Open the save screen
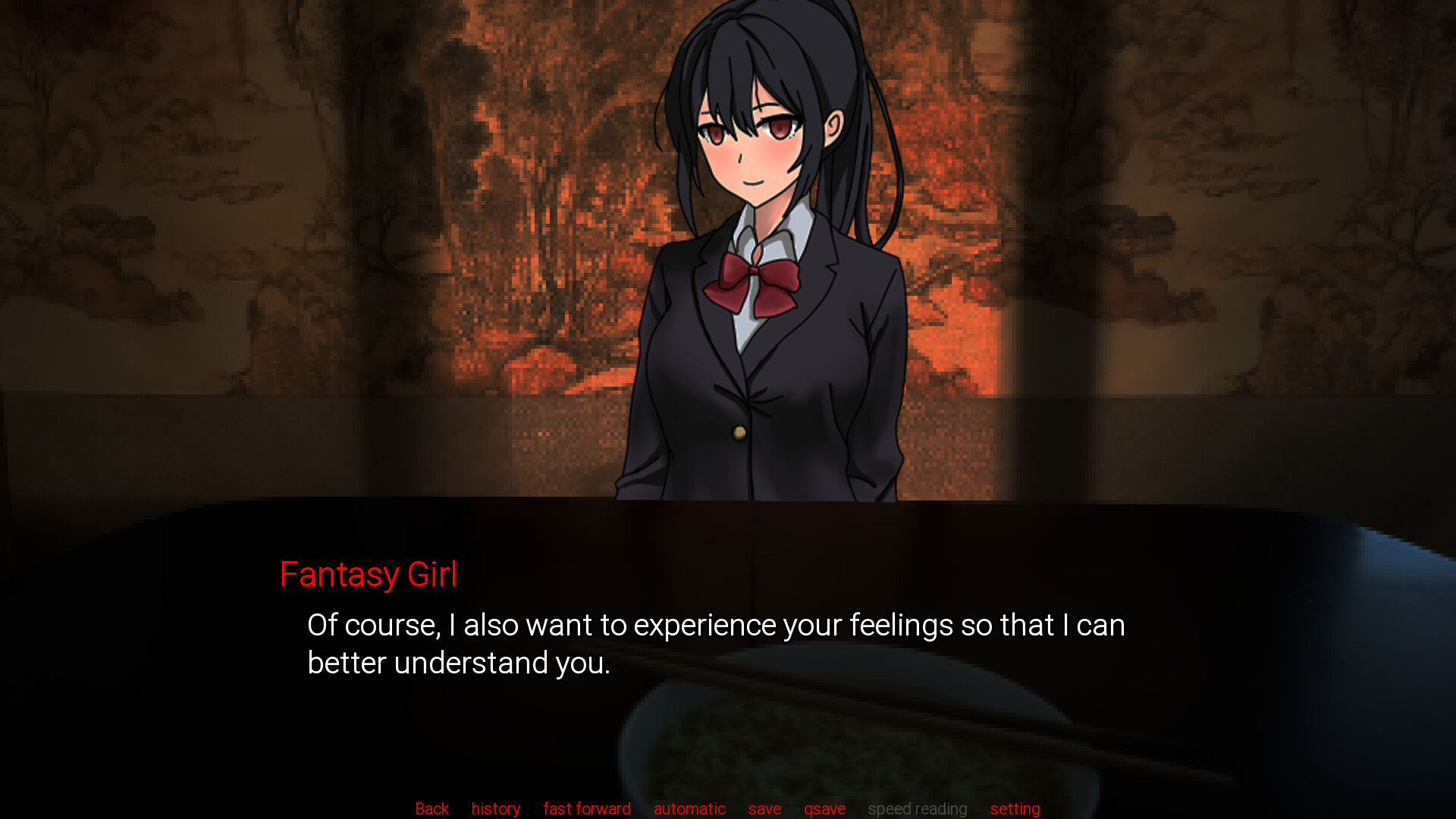 coord(764,808)
